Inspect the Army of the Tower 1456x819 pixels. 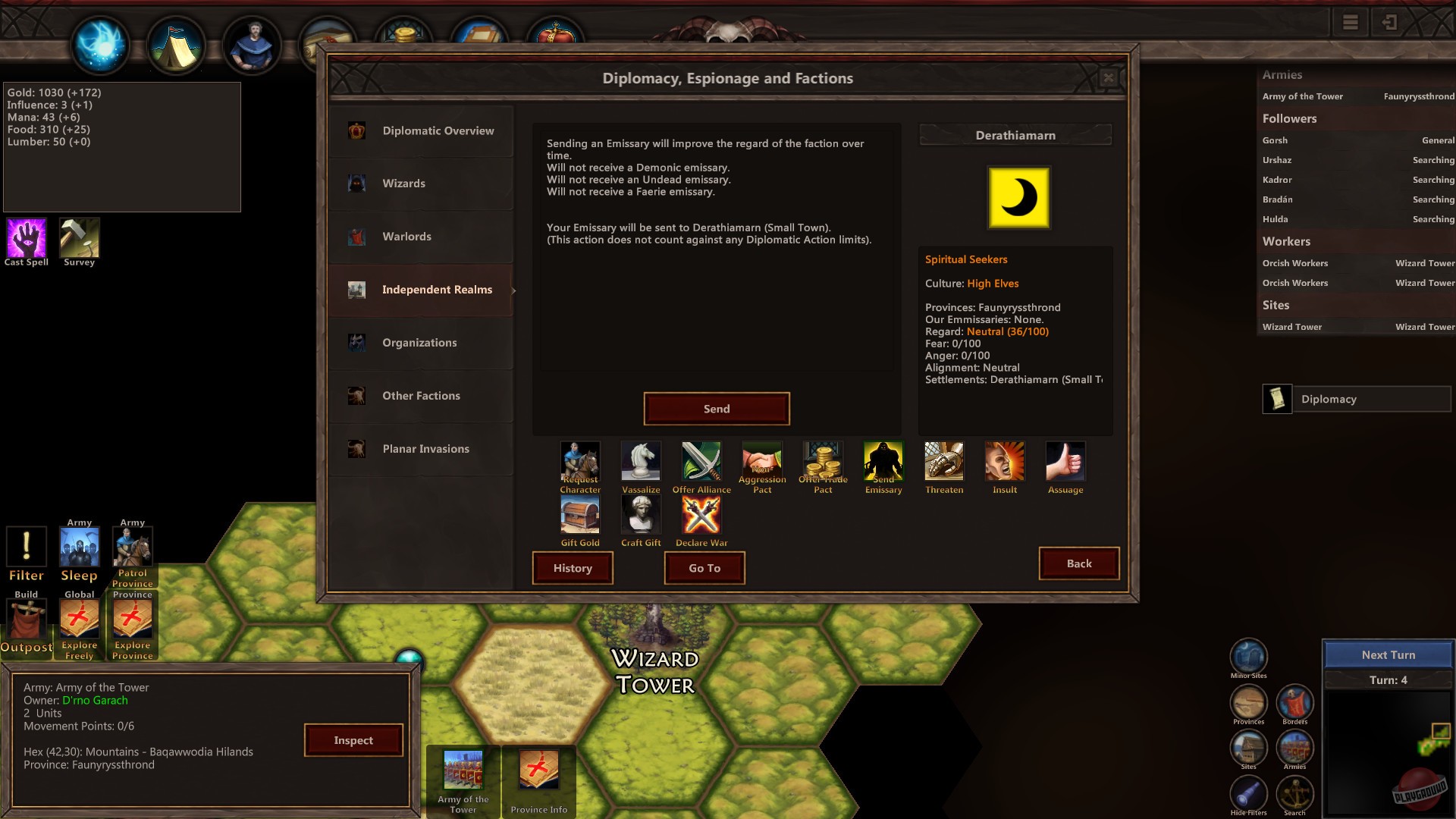[x=353, y=739]
